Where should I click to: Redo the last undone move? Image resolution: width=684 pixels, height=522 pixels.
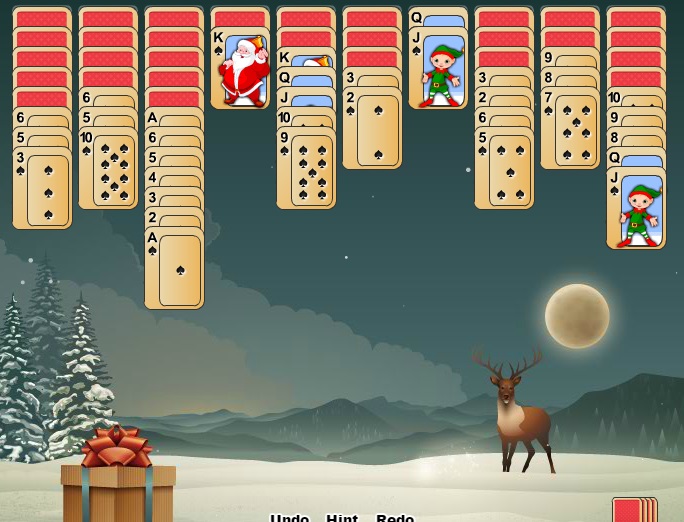coord(395,517)
